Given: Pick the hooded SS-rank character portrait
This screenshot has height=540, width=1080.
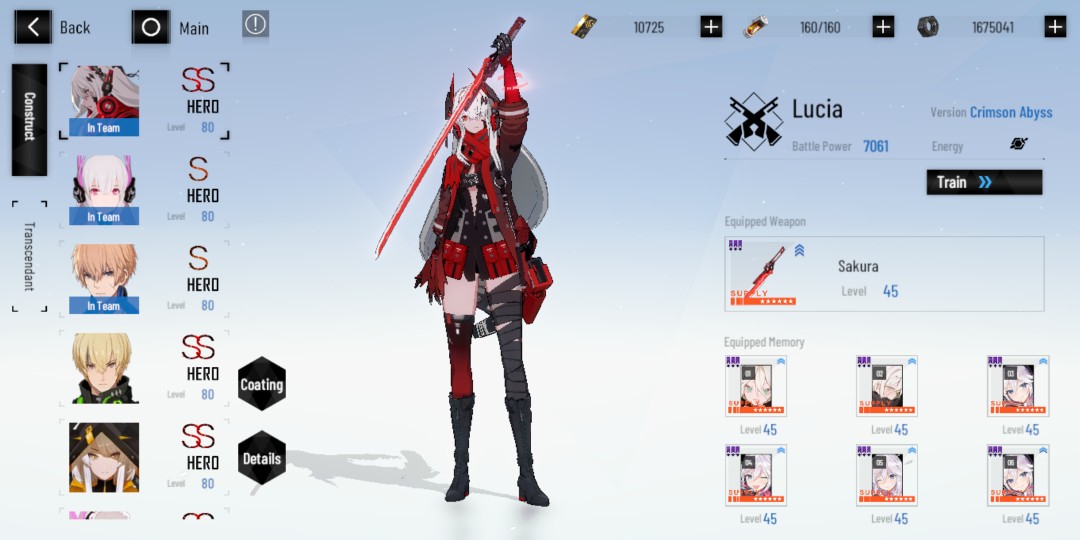Looking at the screenshot, I should tap(104, 457).
